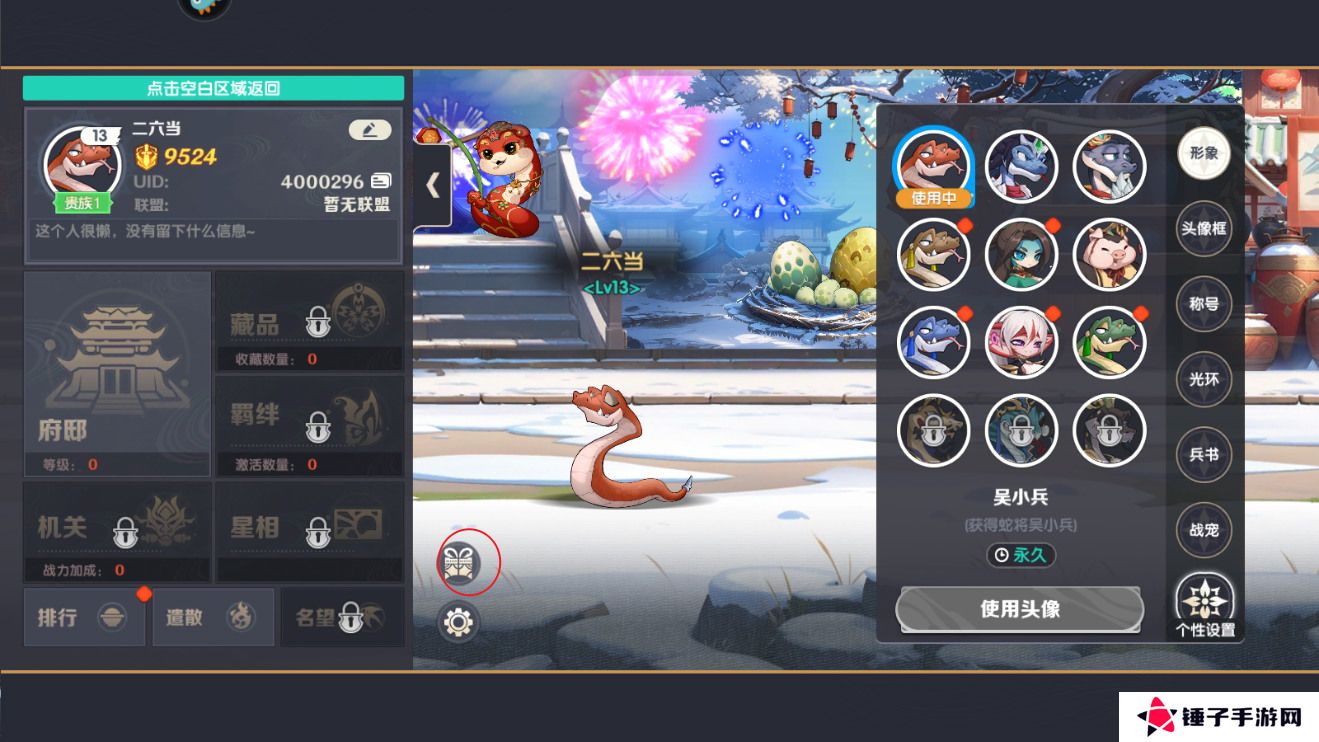Pick the red snake avatar in use
1319x742 pixels.
(933, 167)
